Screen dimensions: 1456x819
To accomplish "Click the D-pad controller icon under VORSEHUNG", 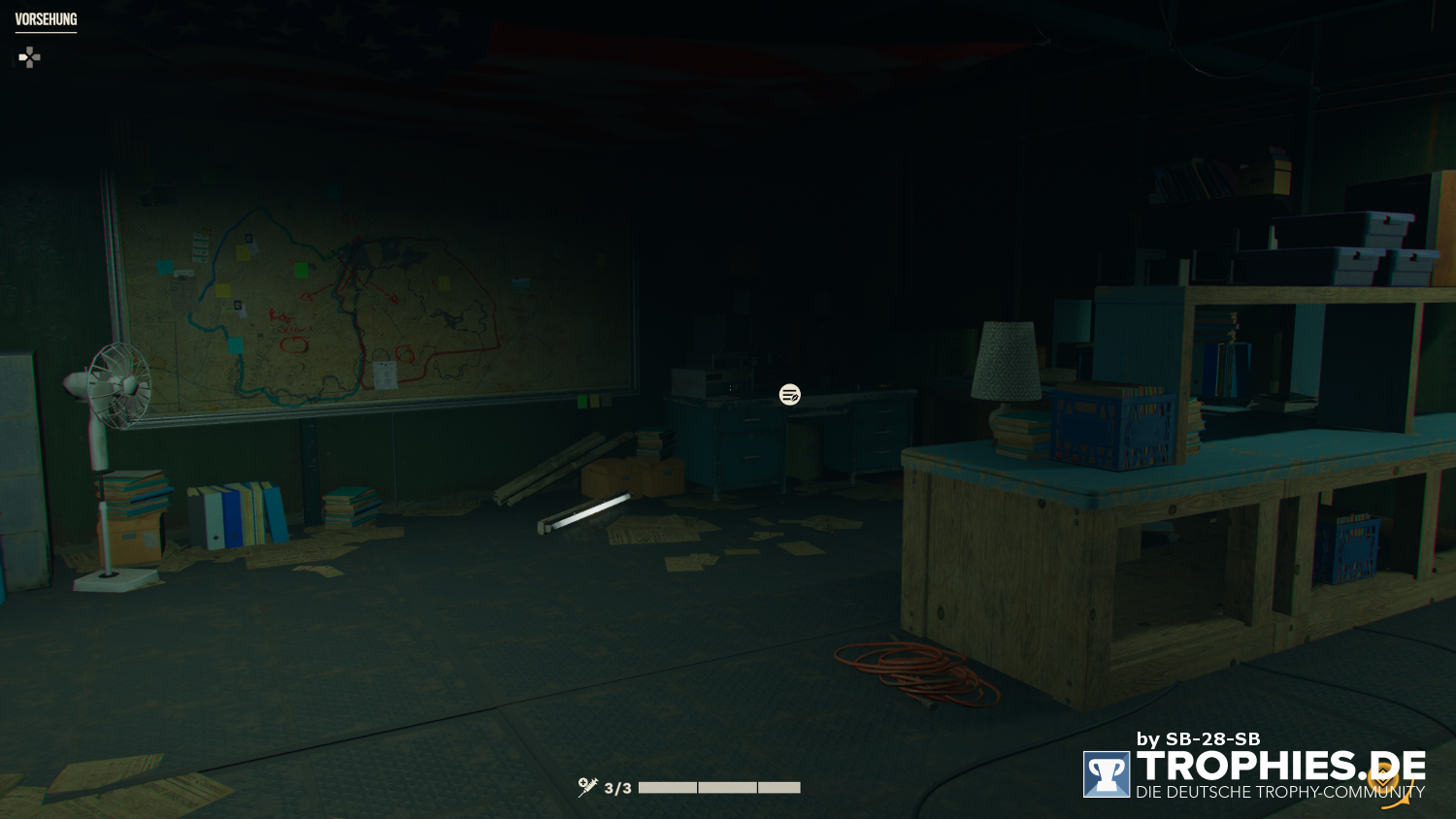I will click(x=29, y=57).
